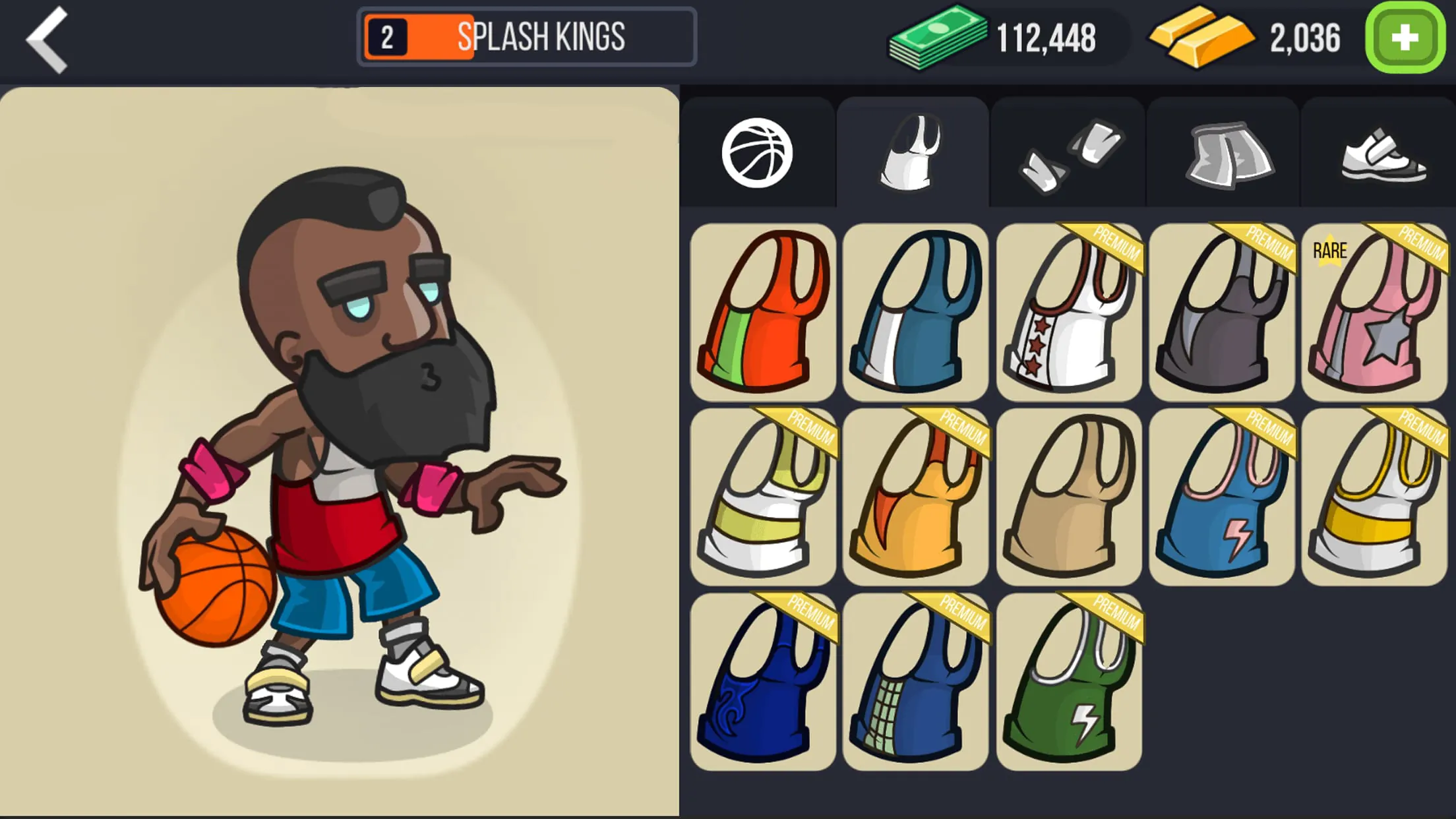Click the green plus currency icon
The image size is (1456, 819).
click(x=1403, y=38)
